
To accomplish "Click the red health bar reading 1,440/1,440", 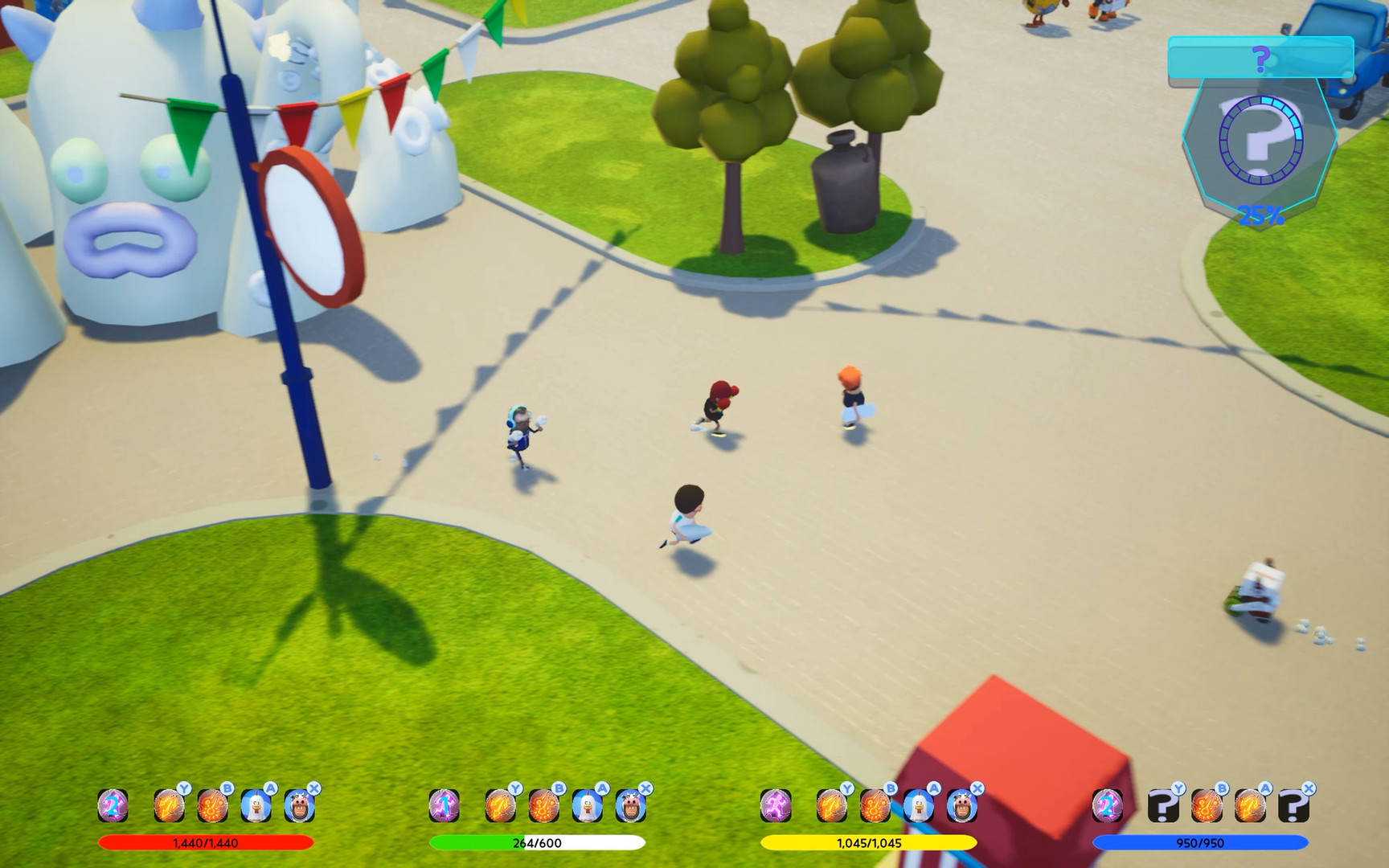I will [x=204, y=843].
